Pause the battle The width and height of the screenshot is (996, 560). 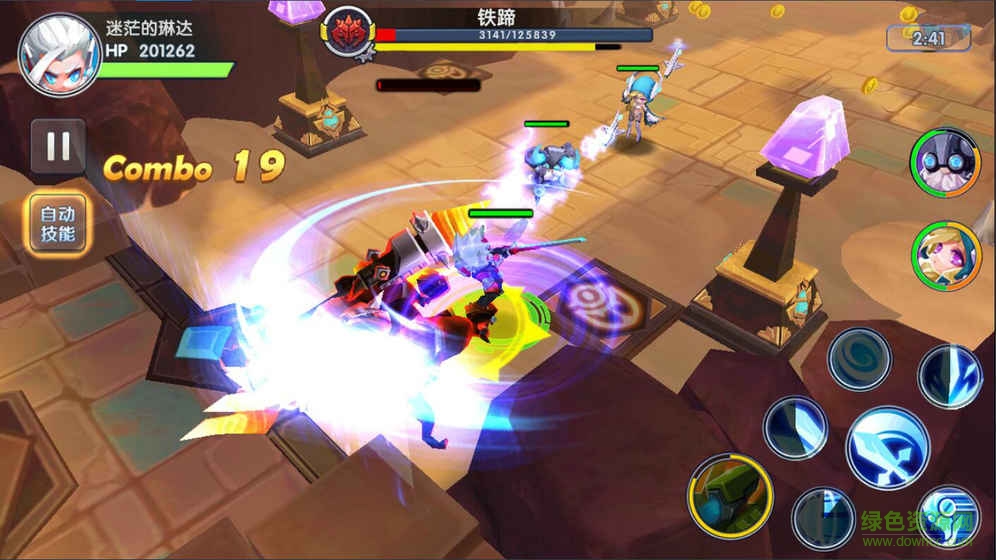tap(58, 147)
